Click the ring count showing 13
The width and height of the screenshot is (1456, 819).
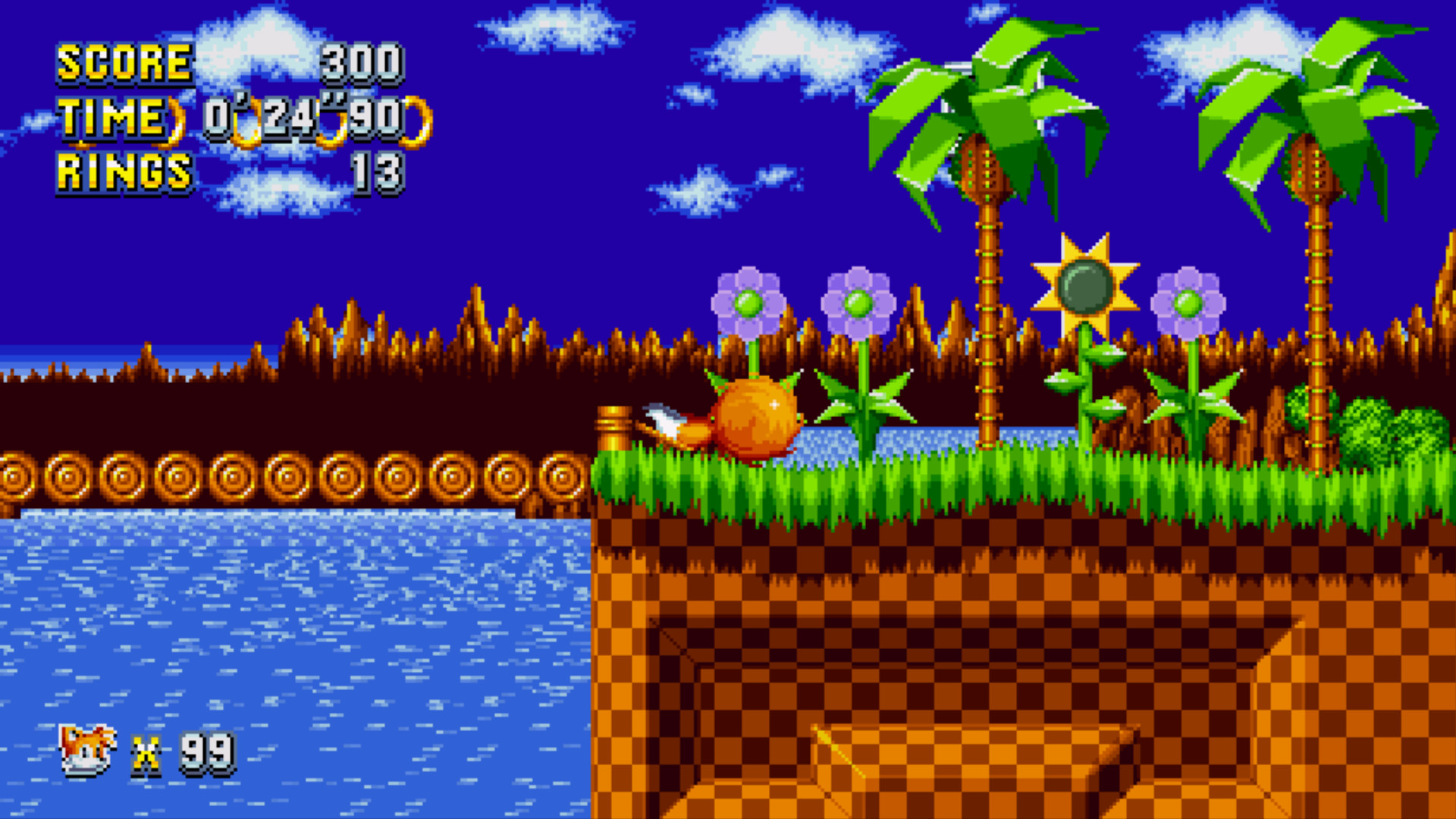click(379, 176)
